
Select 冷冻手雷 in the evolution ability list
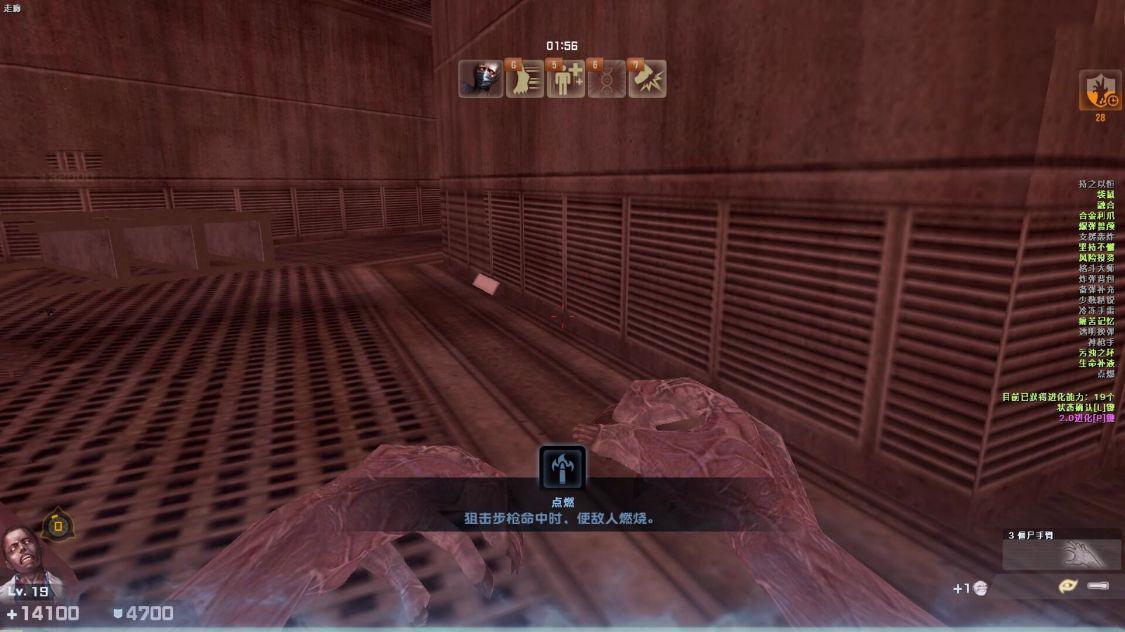1096,310
